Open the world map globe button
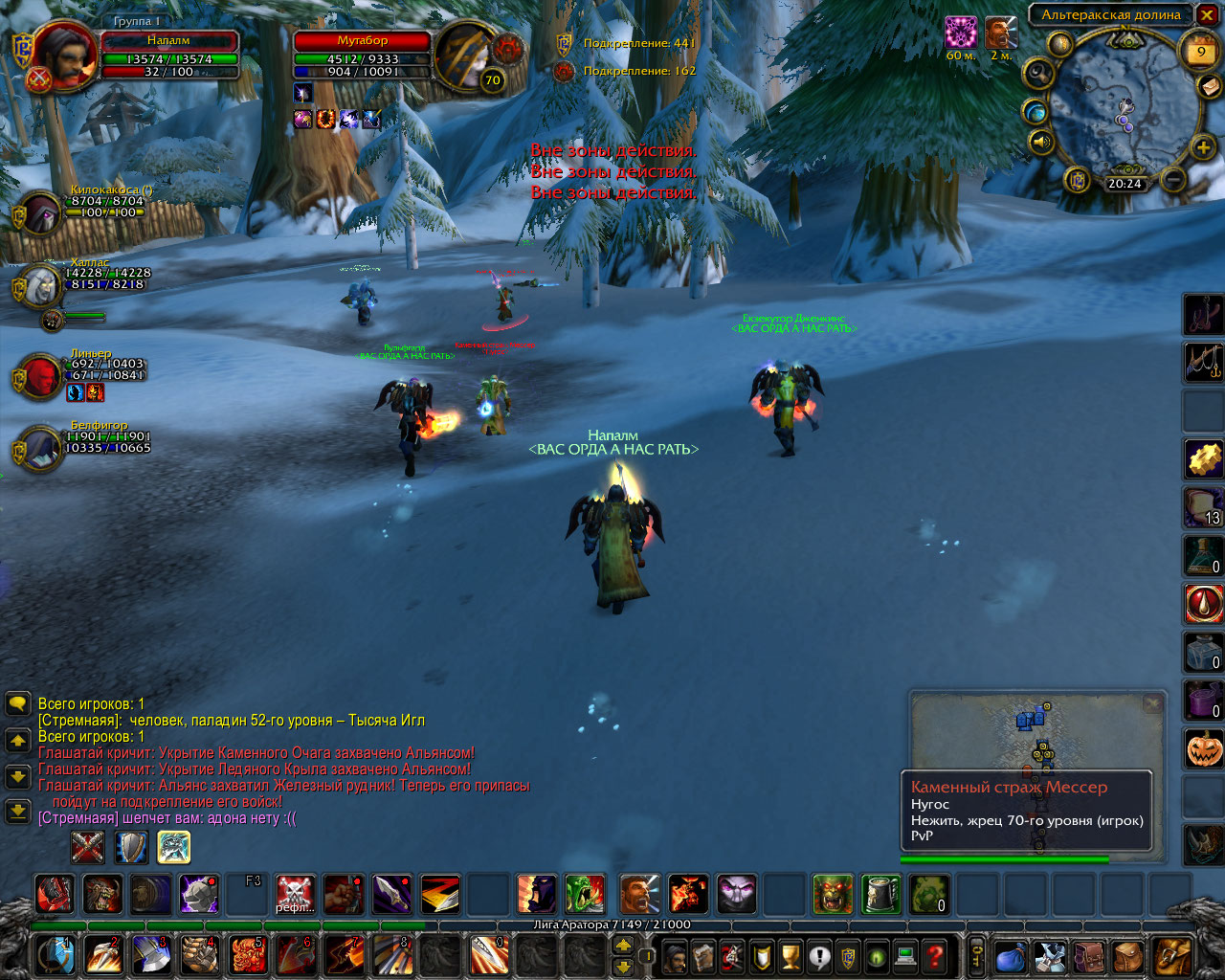 1035,112
